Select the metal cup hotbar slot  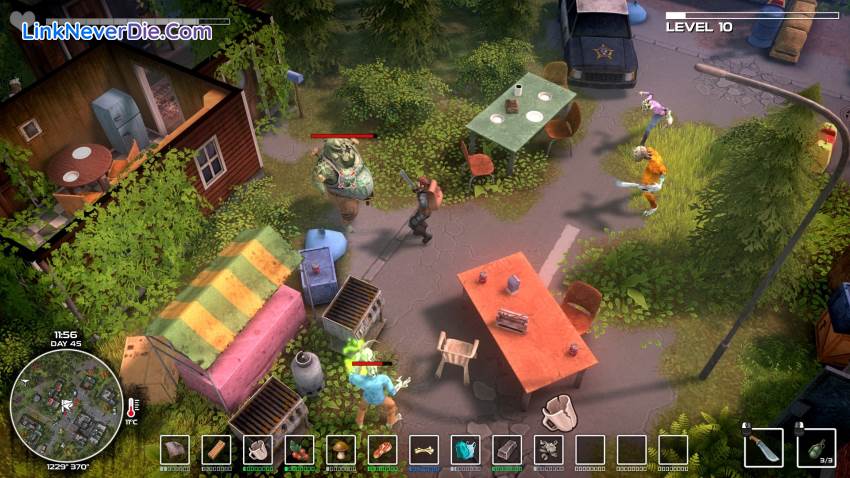(258, 450)
